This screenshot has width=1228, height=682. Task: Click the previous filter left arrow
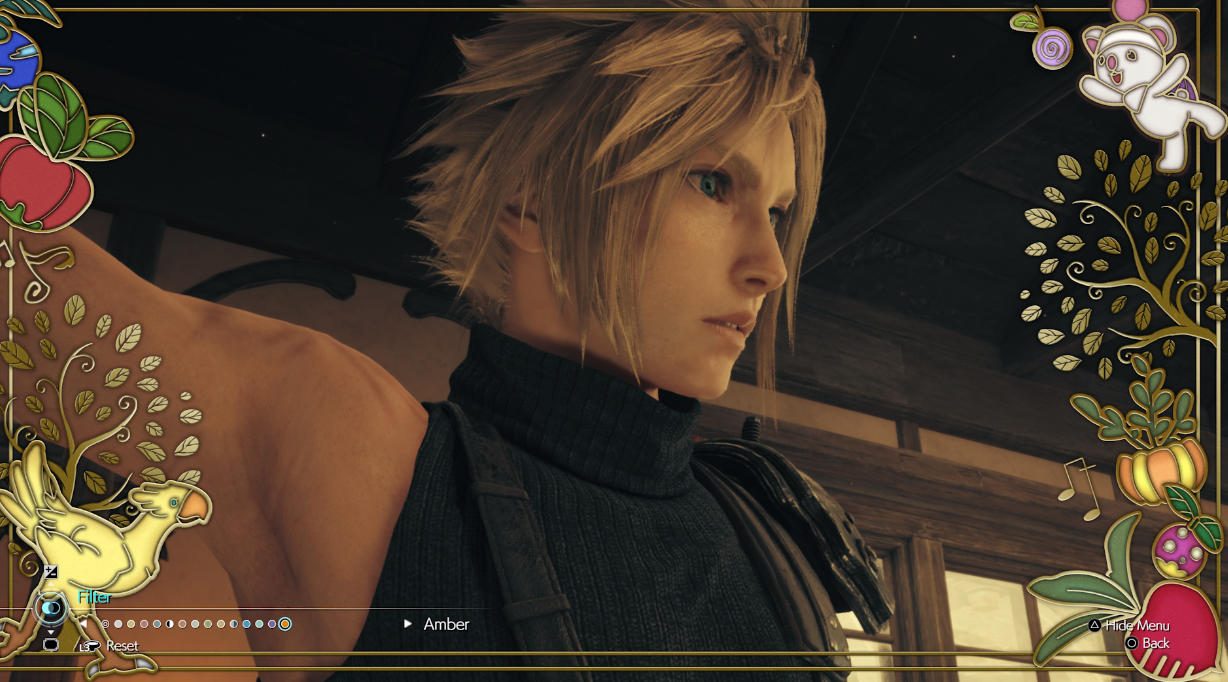(x=84, y=624)
